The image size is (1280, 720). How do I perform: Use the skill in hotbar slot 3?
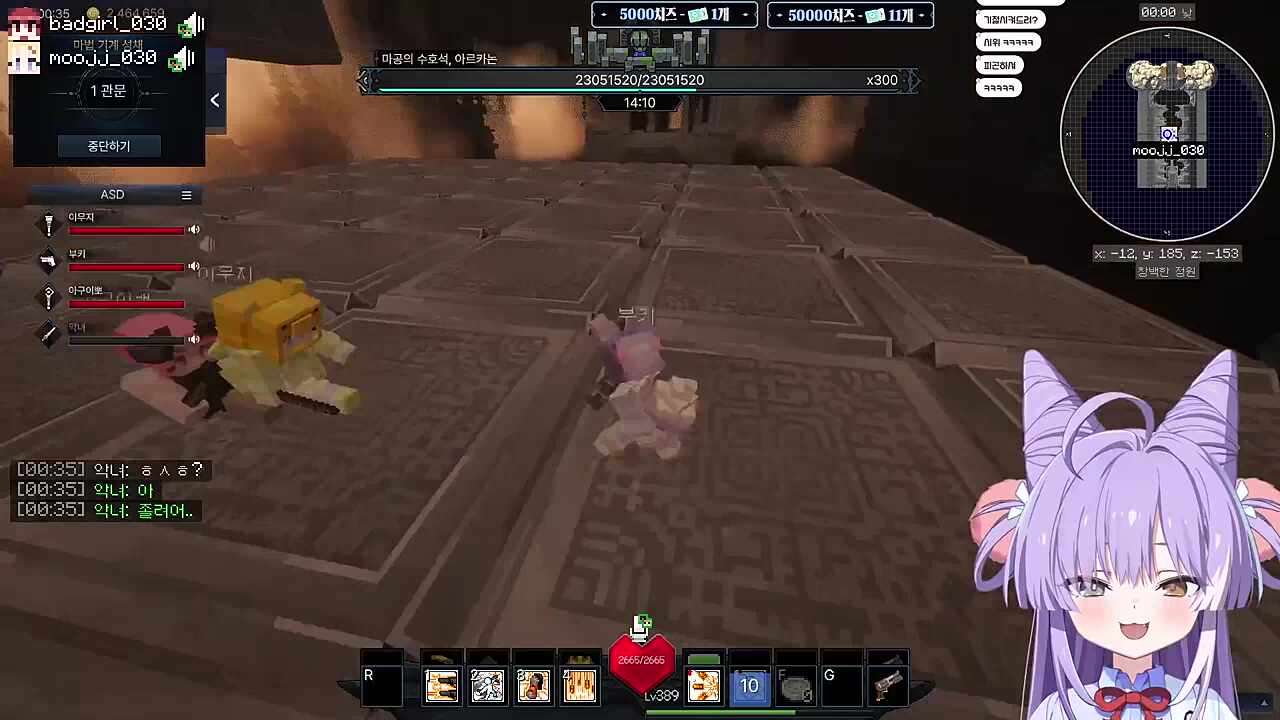[533, 685]
